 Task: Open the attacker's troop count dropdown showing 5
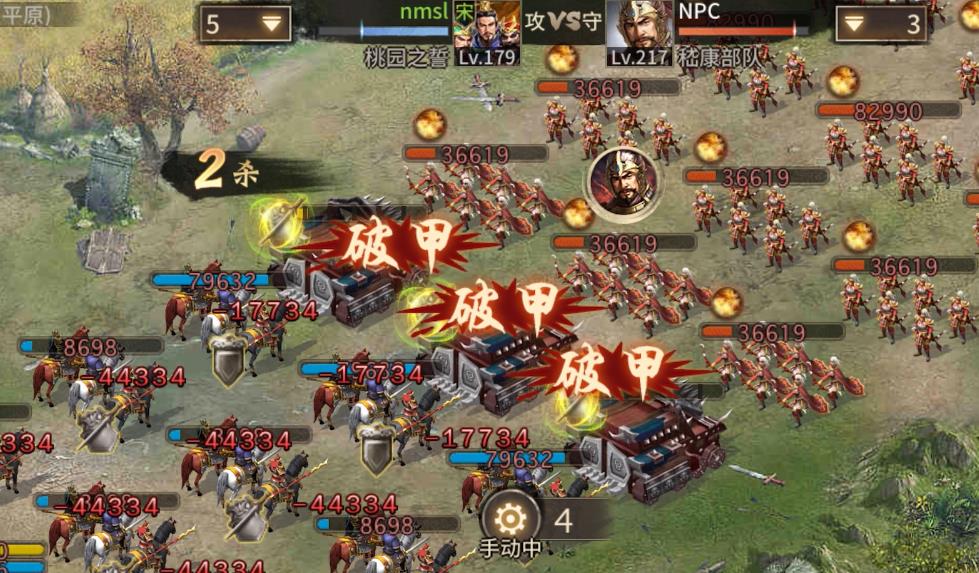coord(245,24)
